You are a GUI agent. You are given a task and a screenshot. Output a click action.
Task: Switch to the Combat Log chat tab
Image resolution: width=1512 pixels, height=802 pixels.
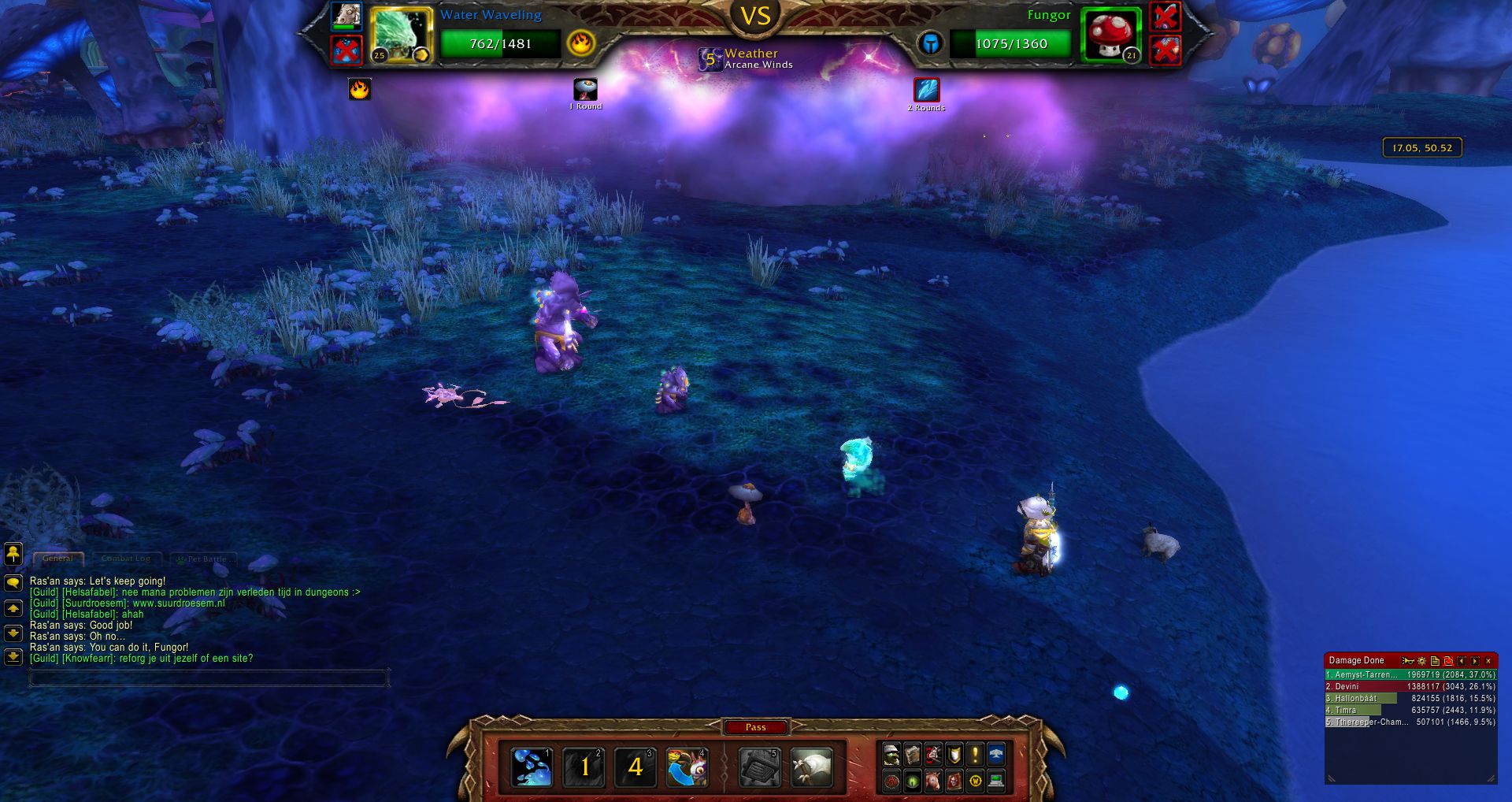(126, 559)
